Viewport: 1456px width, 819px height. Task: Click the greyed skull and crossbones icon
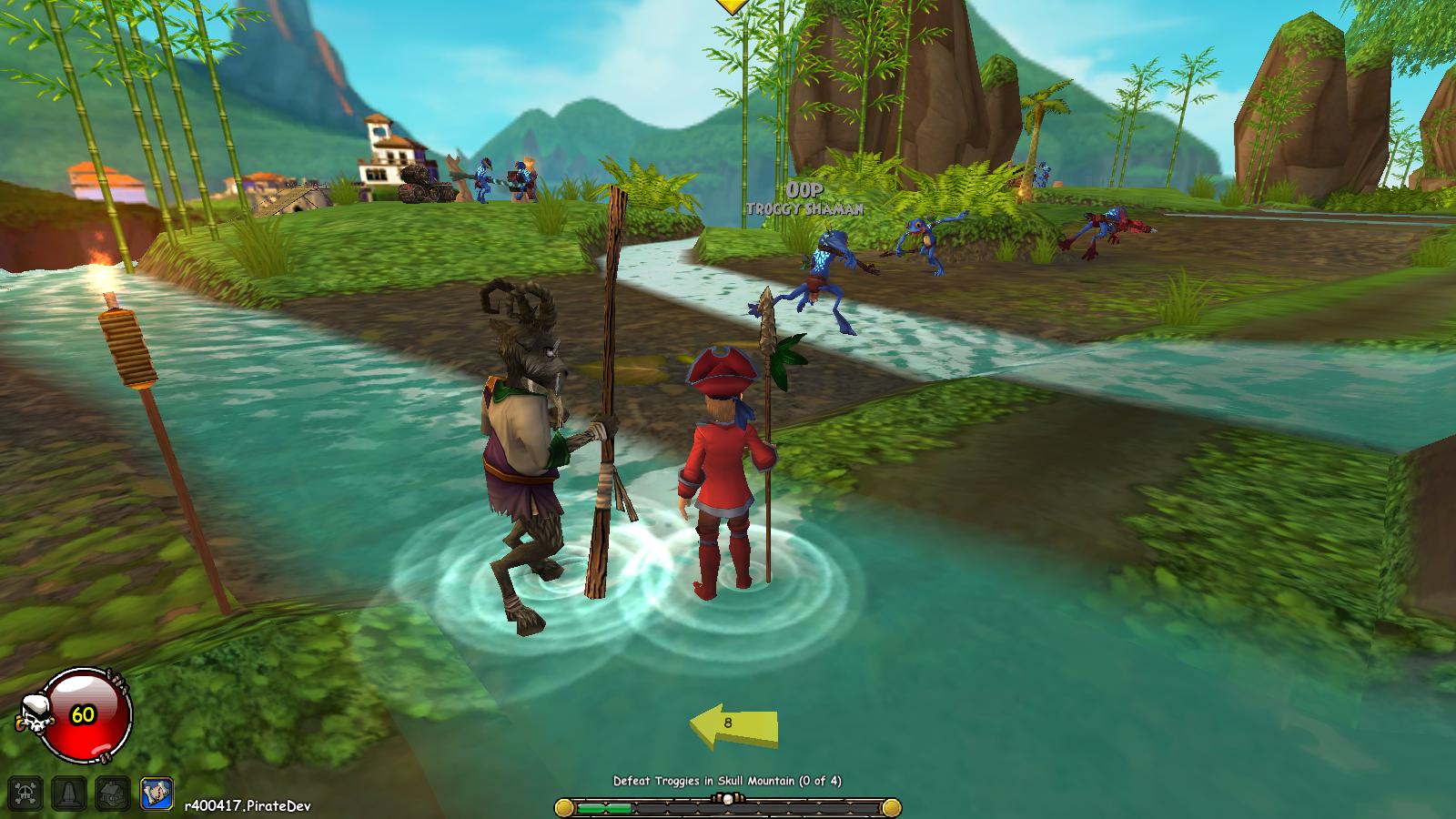click(25, 794)
